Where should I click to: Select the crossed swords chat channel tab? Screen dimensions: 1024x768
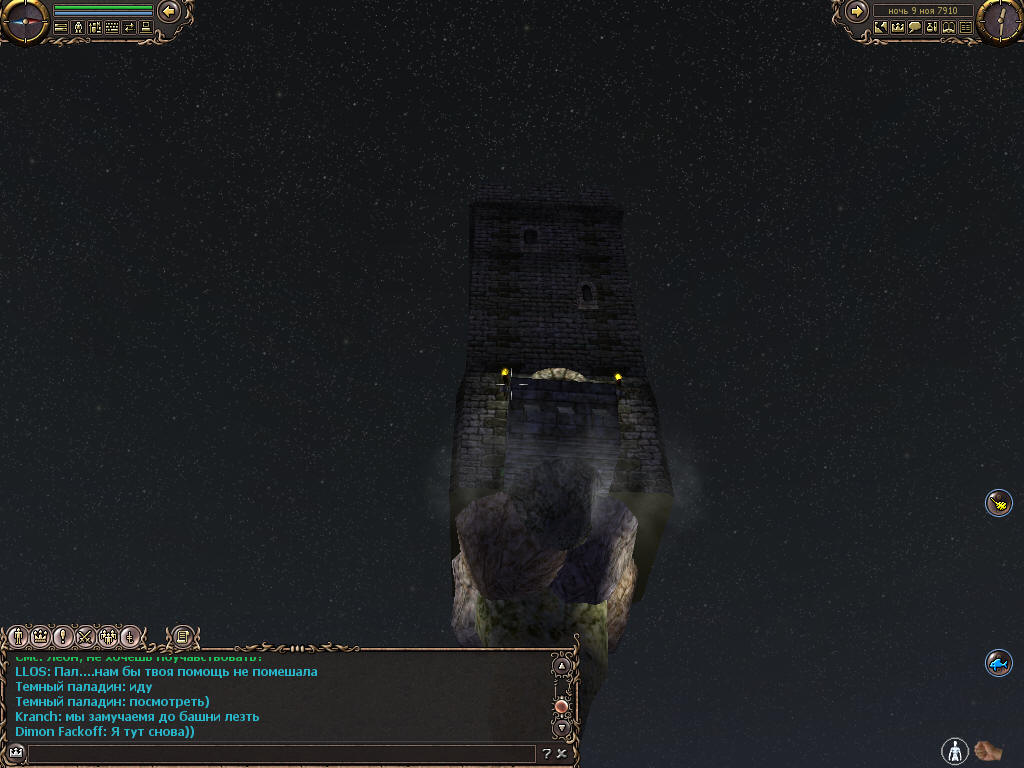(x=85, y=636)
